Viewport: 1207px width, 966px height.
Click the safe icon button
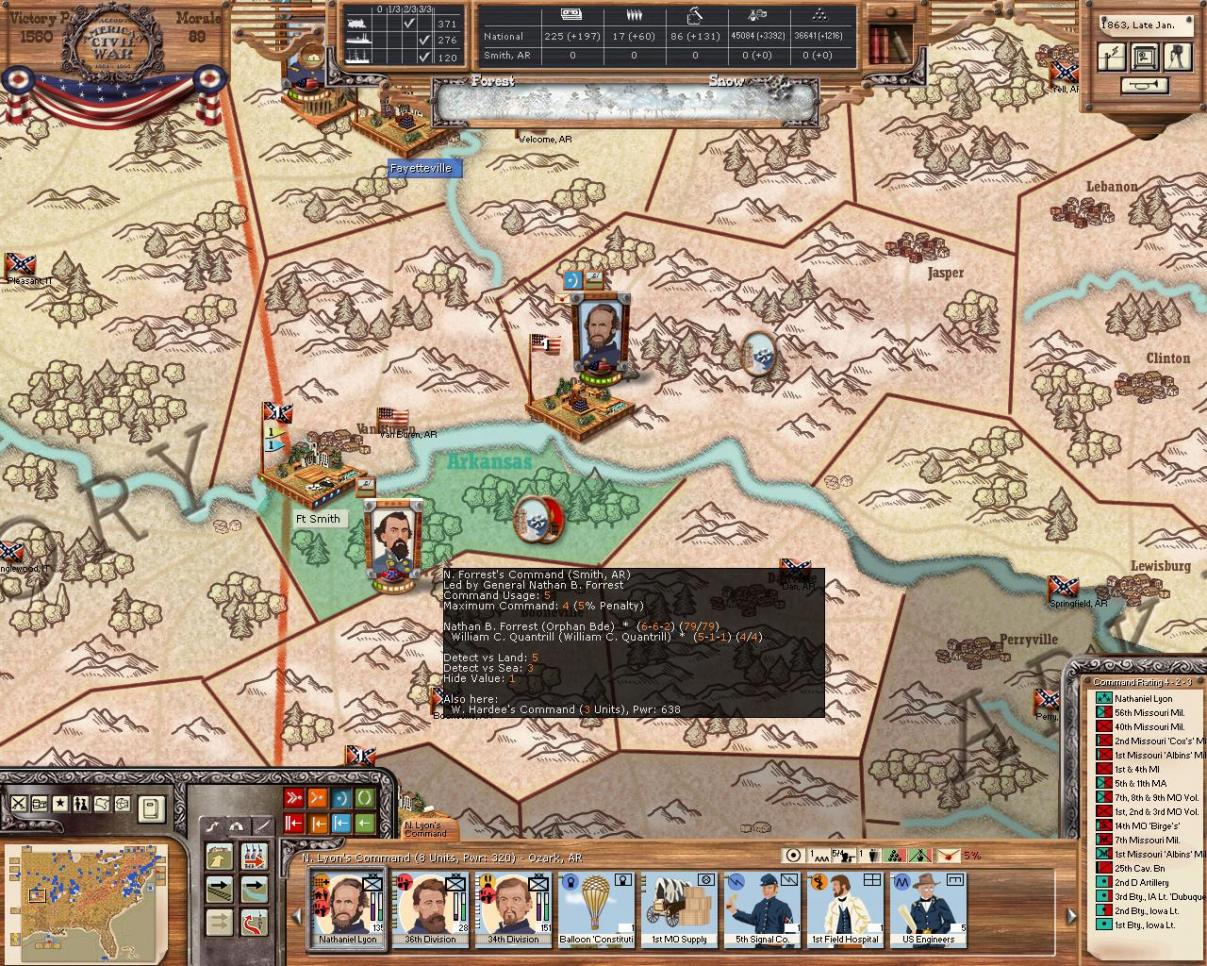tap(1144, 57)
